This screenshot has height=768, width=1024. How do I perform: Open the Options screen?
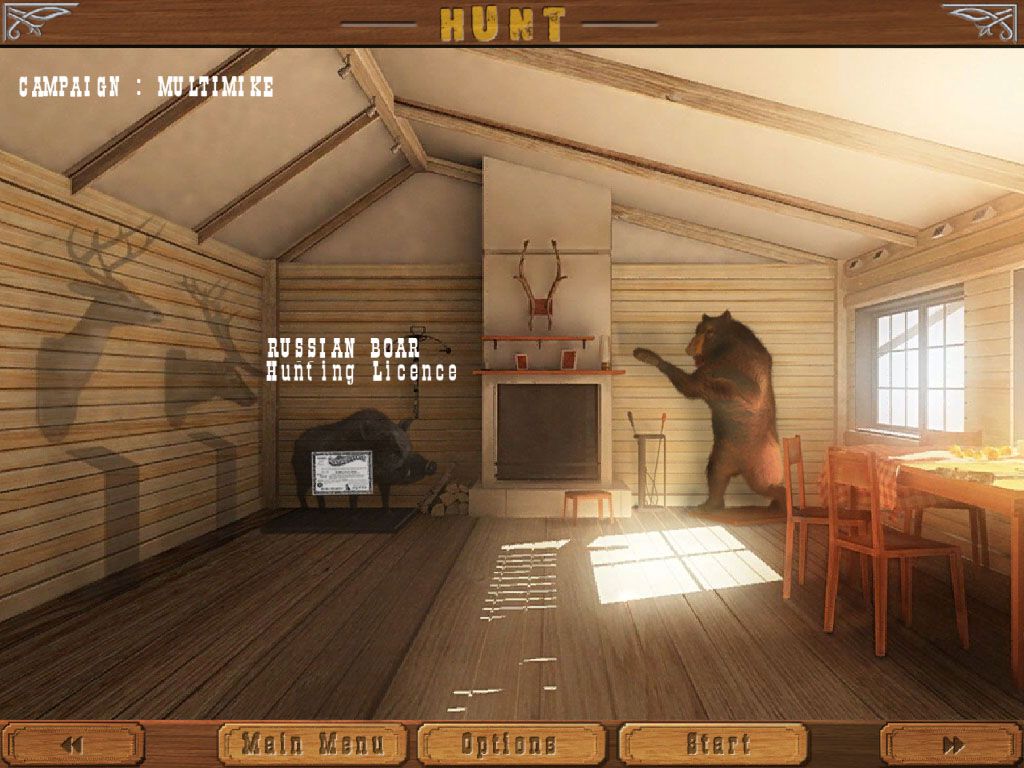[510, 744]
